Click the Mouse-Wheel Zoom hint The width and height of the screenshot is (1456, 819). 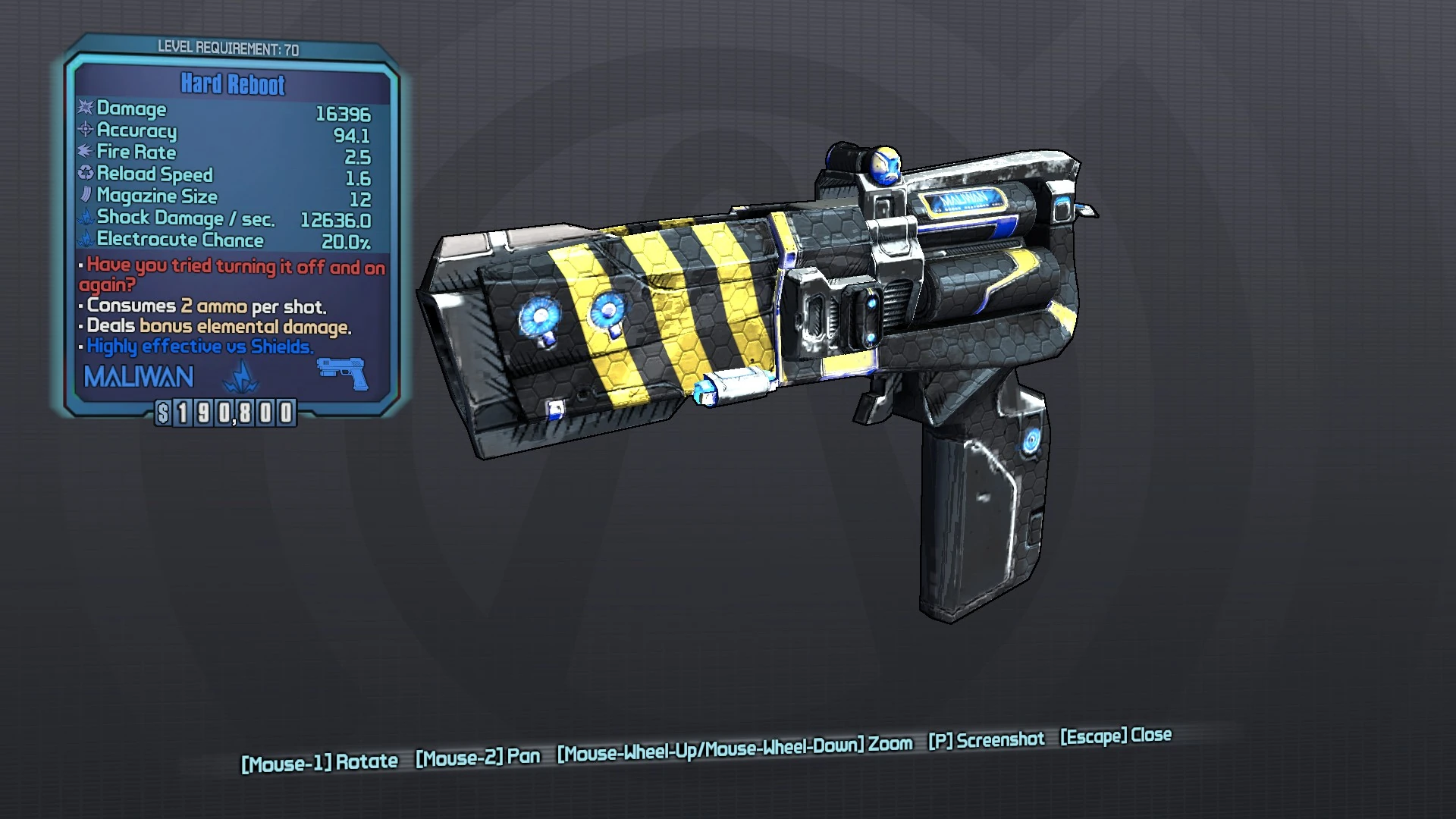[733, 748]
